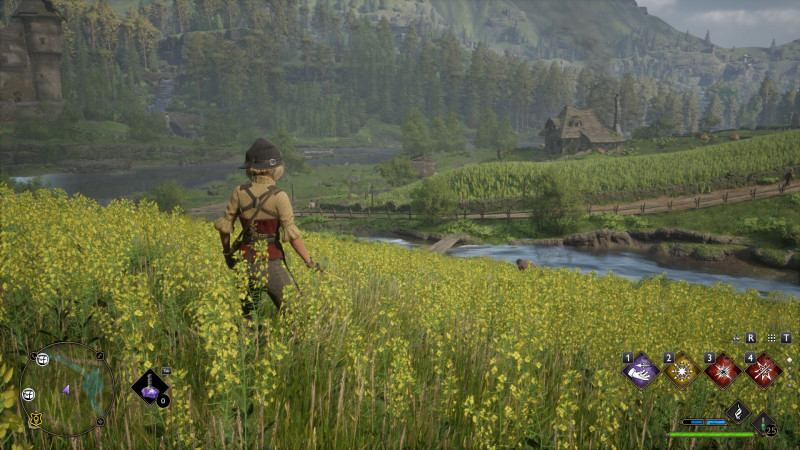Select the yellow shield marker on minimap
Image resolution: width=800 pixels, height=450 pixels.
coord(36,420)
